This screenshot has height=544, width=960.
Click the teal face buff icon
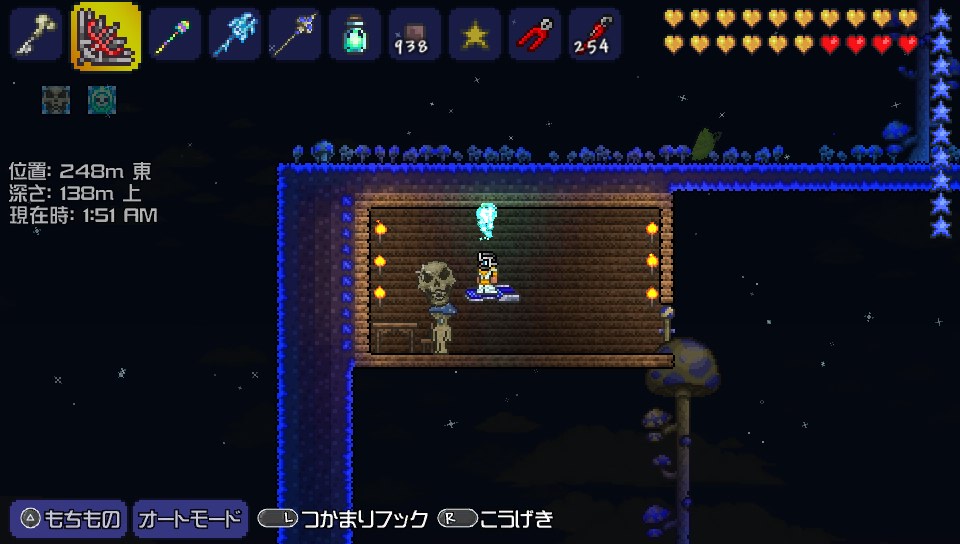coord(102,99)
